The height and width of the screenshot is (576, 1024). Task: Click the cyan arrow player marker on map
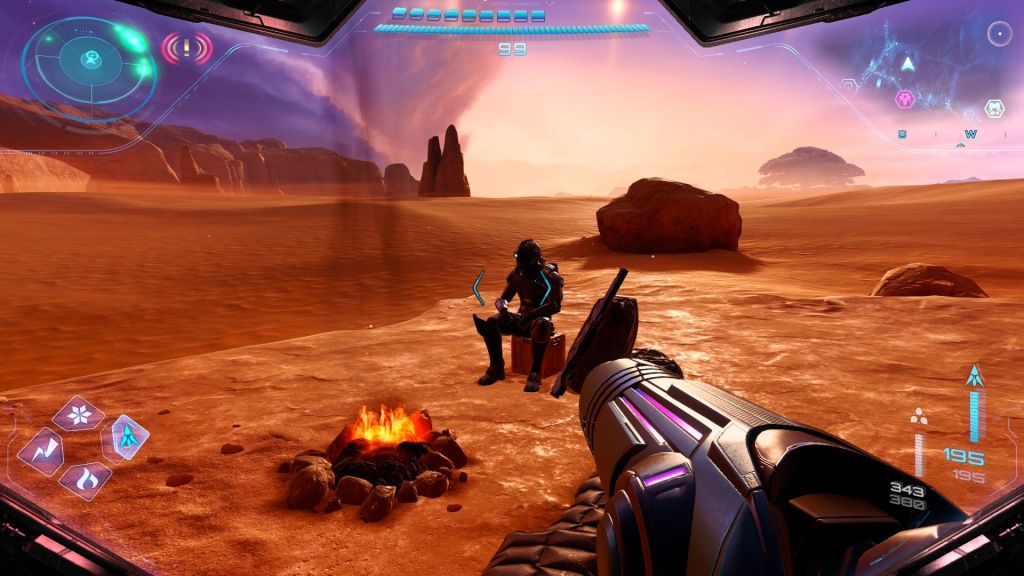coord(908,63)
